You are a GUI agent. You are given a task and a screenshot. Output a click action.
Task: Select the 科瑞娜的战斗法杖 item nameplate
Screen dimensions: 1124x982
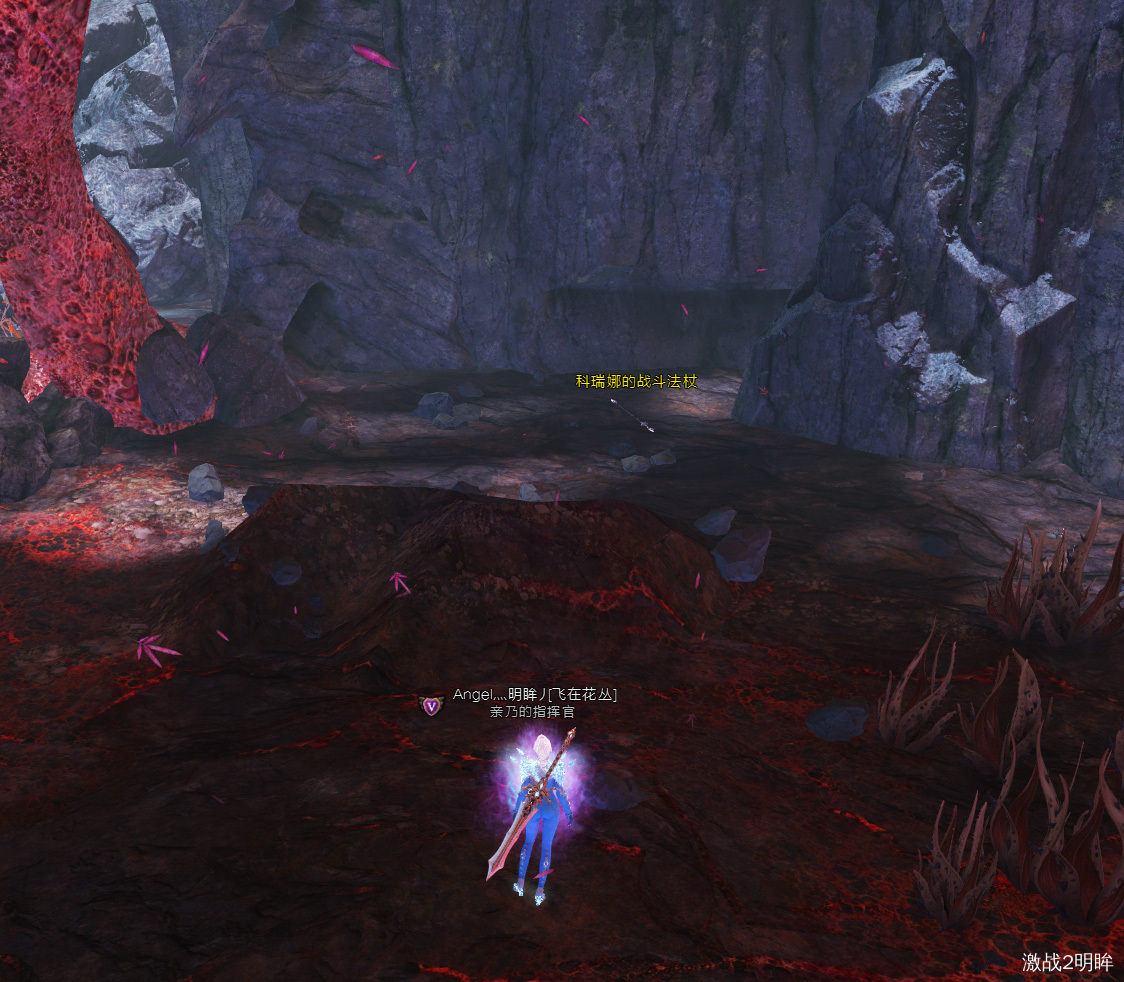(x=635, y=381)
